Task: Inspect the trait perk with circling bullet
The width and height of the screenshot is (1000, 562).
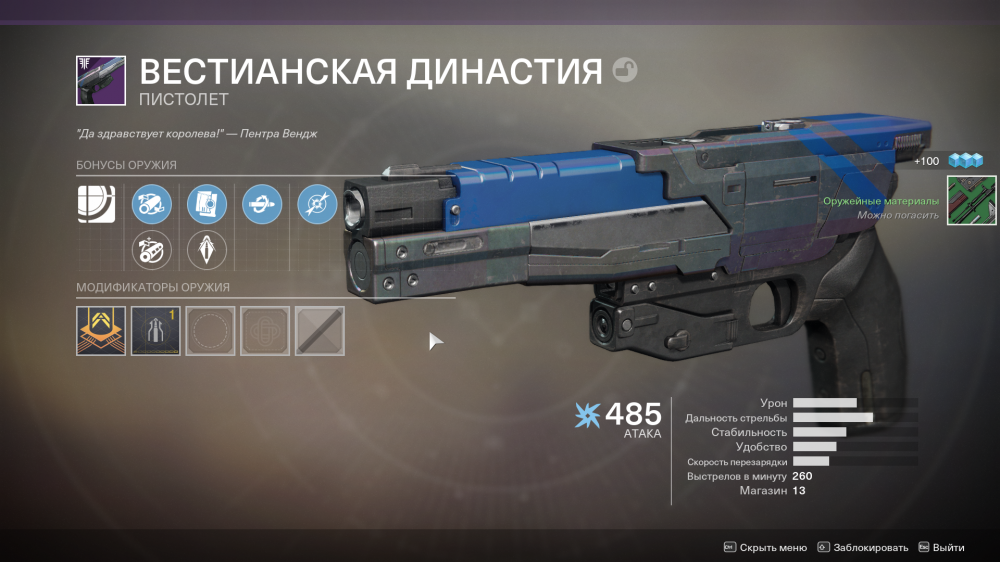Action: [262, 205]
